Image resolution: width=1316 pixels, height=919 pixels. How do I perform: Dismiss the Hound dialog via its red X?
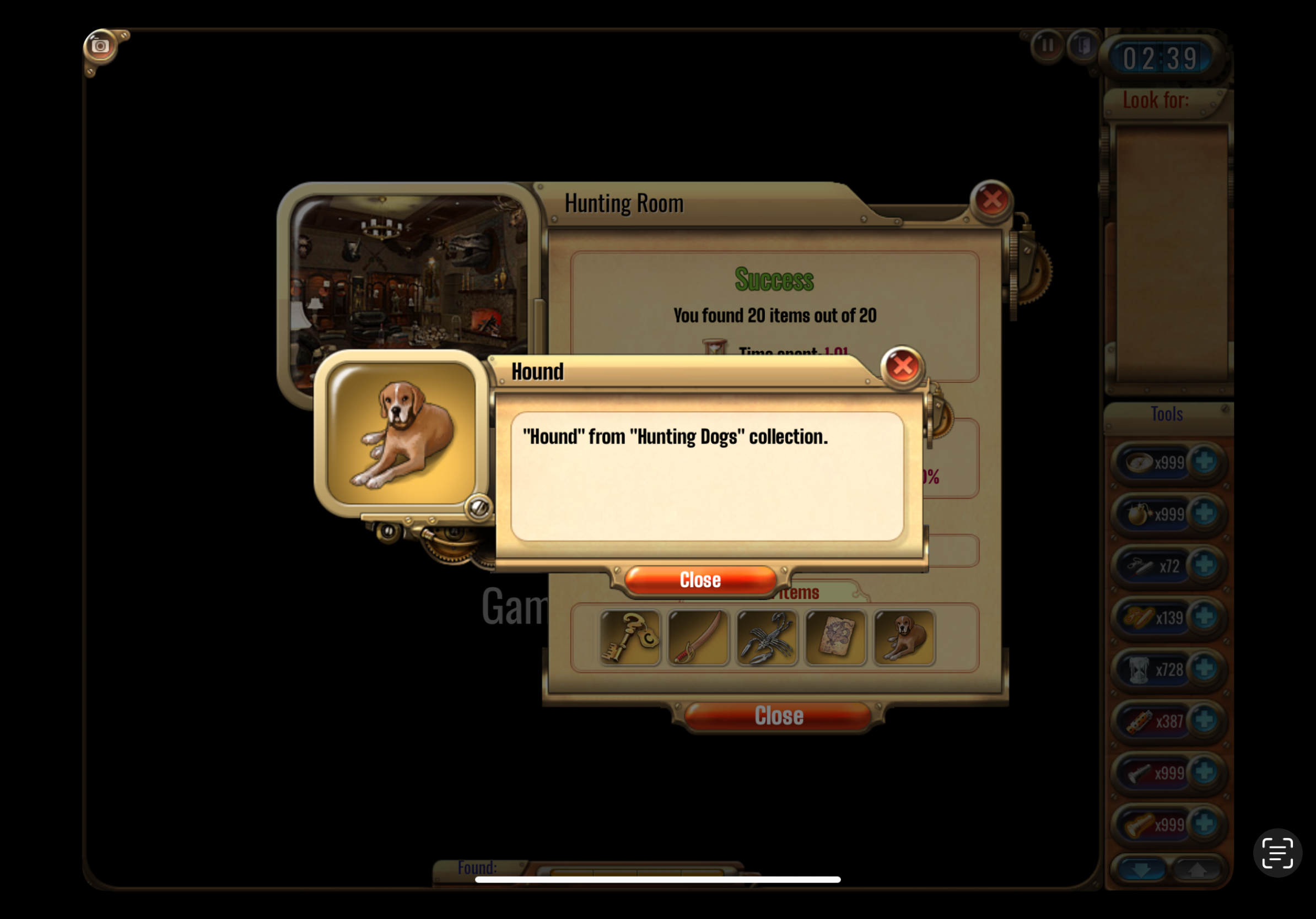coord(902,367)
